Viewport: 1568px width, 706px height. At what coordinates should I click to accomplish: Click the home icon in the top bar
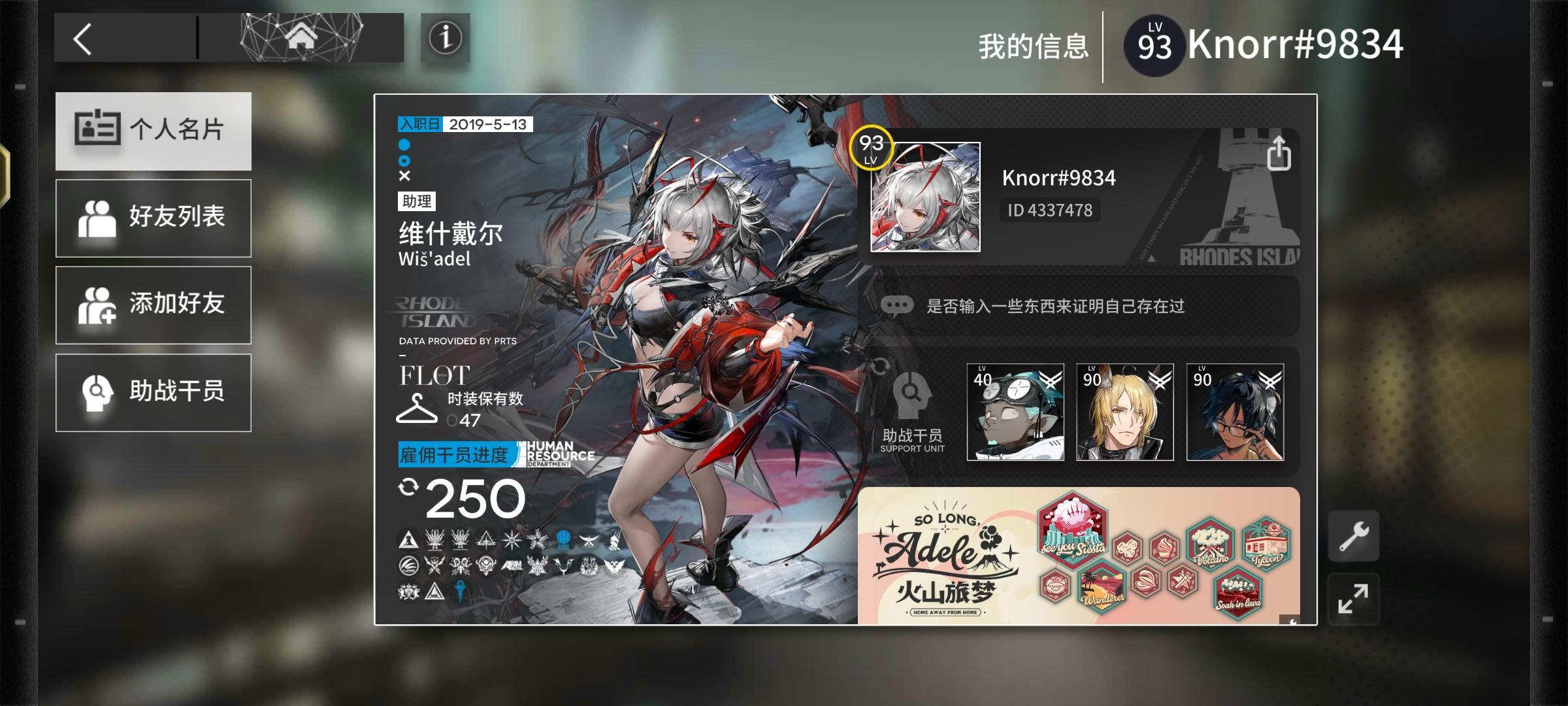point(302,39)
